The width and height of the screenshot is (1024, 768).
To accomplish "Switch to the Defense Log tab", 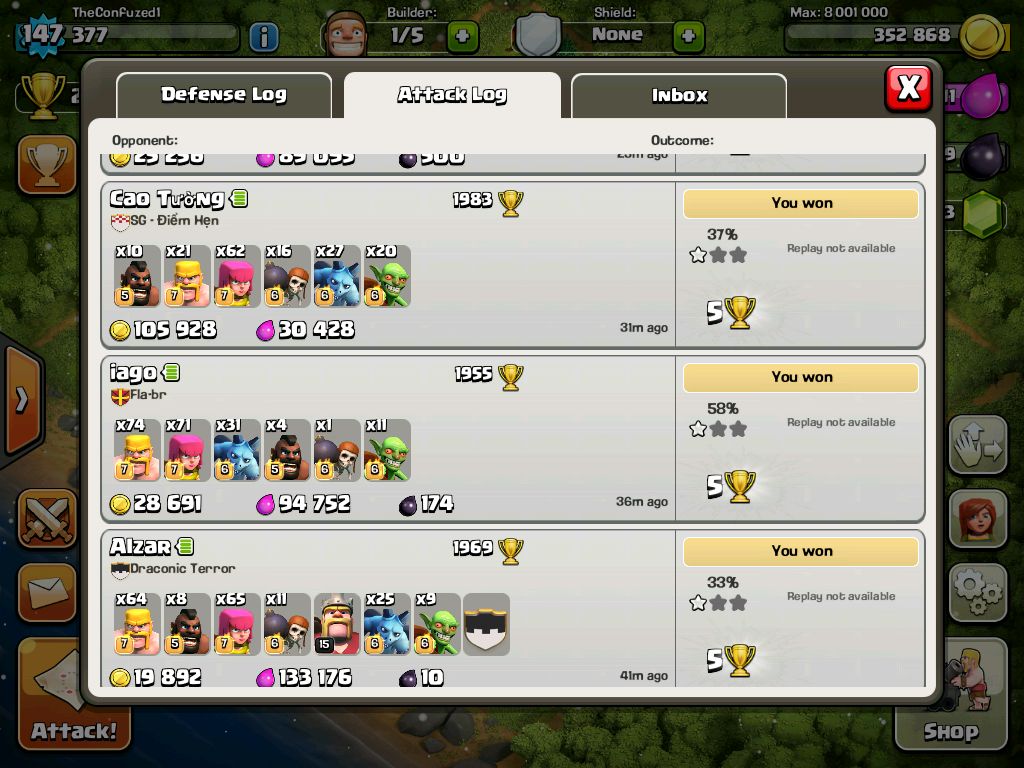I will pos(223,95).
